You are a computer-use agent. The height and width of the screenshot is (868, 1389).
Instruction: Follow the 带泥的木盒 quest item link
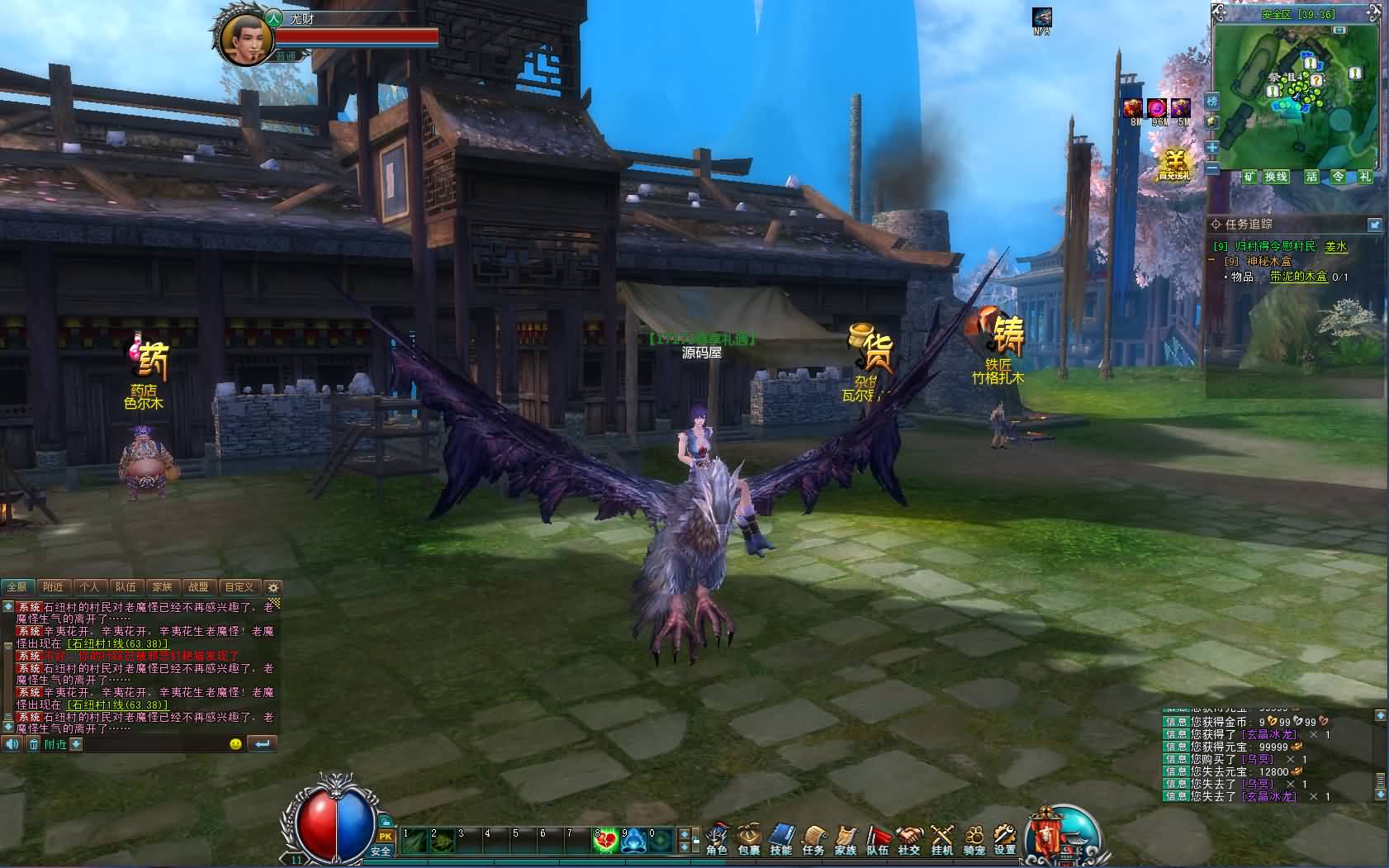click(1298, 277)
